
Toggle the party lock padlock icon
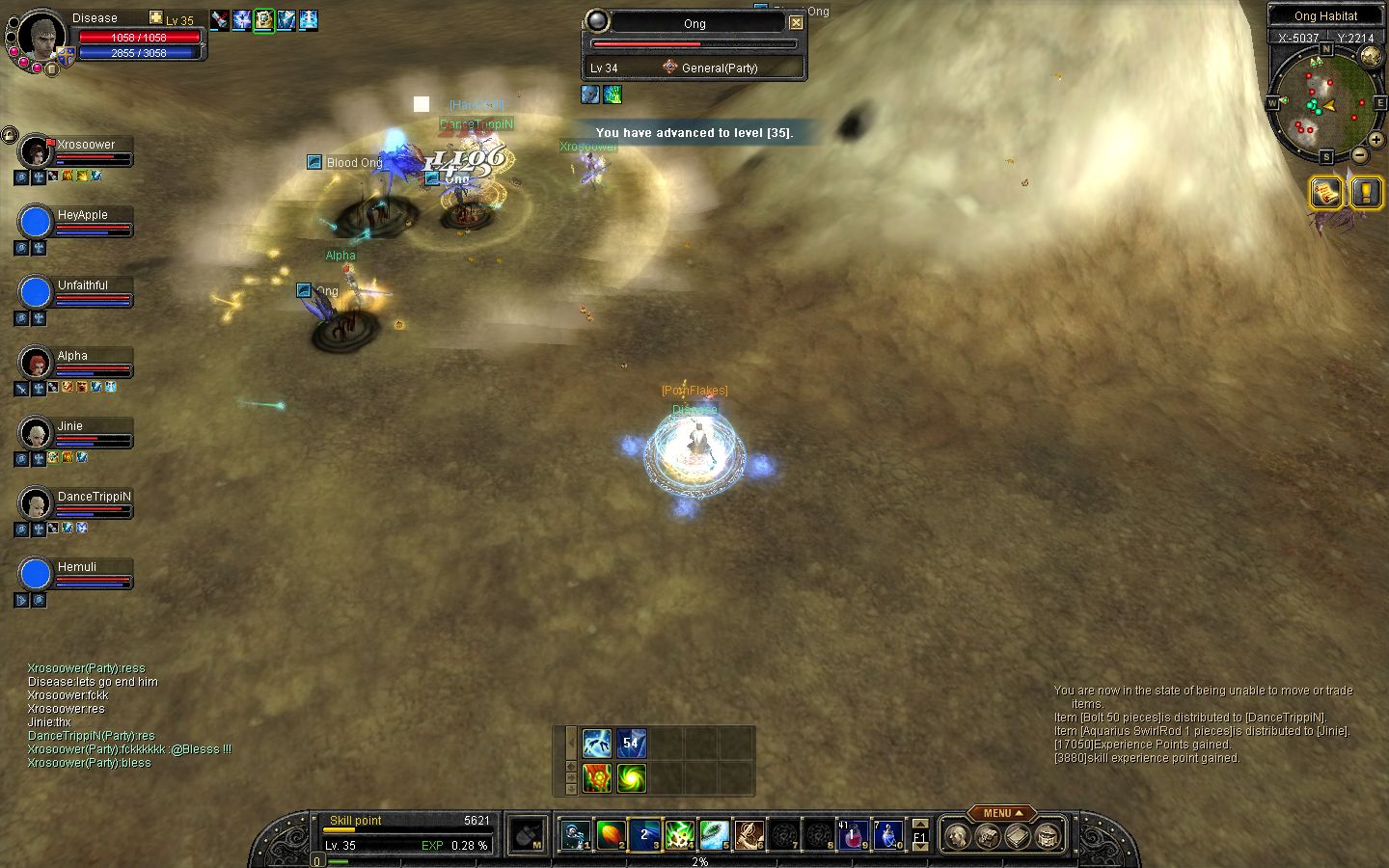pos(9,135)
